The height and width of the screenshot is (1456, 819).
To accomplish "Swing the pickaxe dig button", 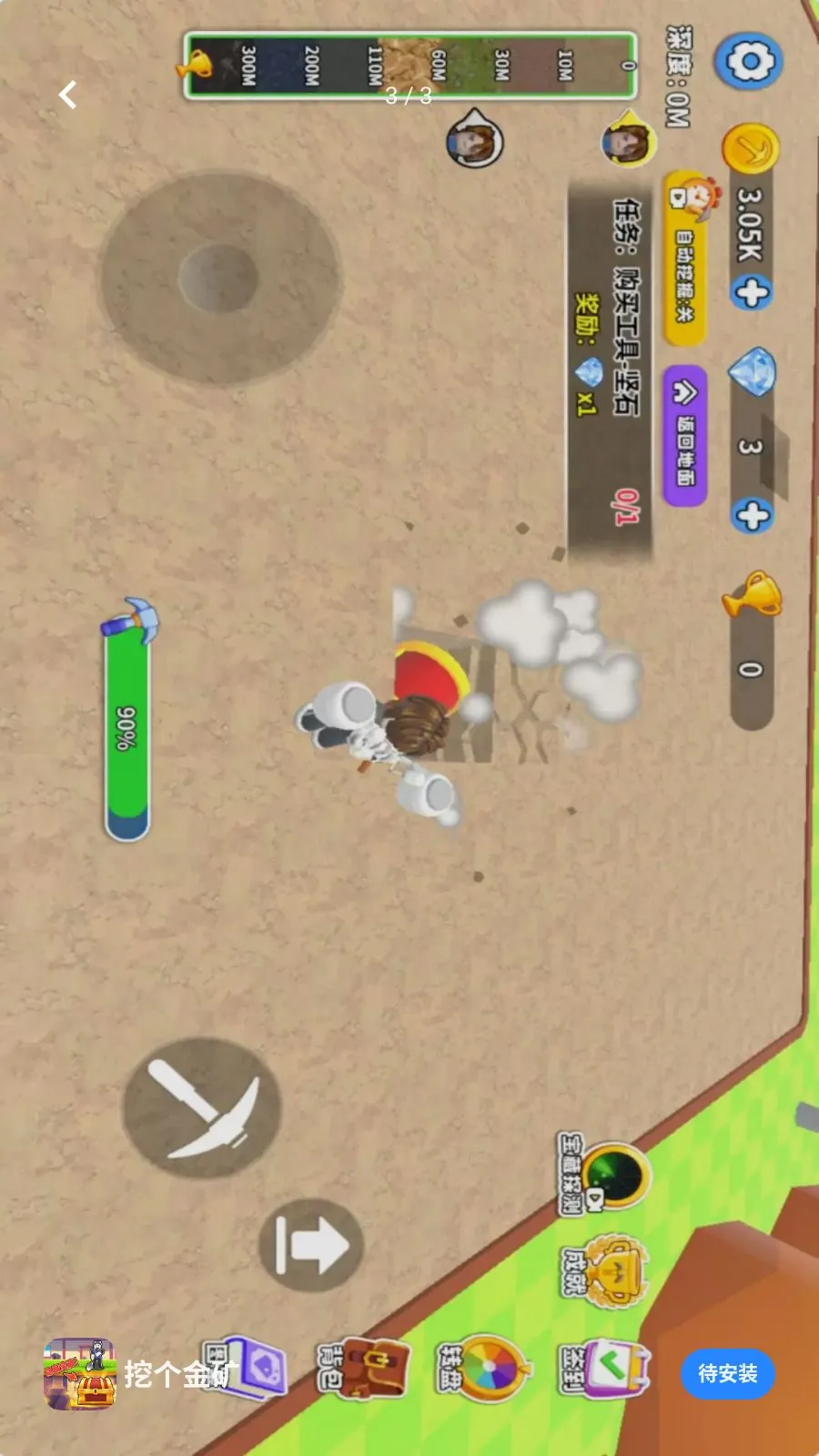I will (x=202, y=1107).
